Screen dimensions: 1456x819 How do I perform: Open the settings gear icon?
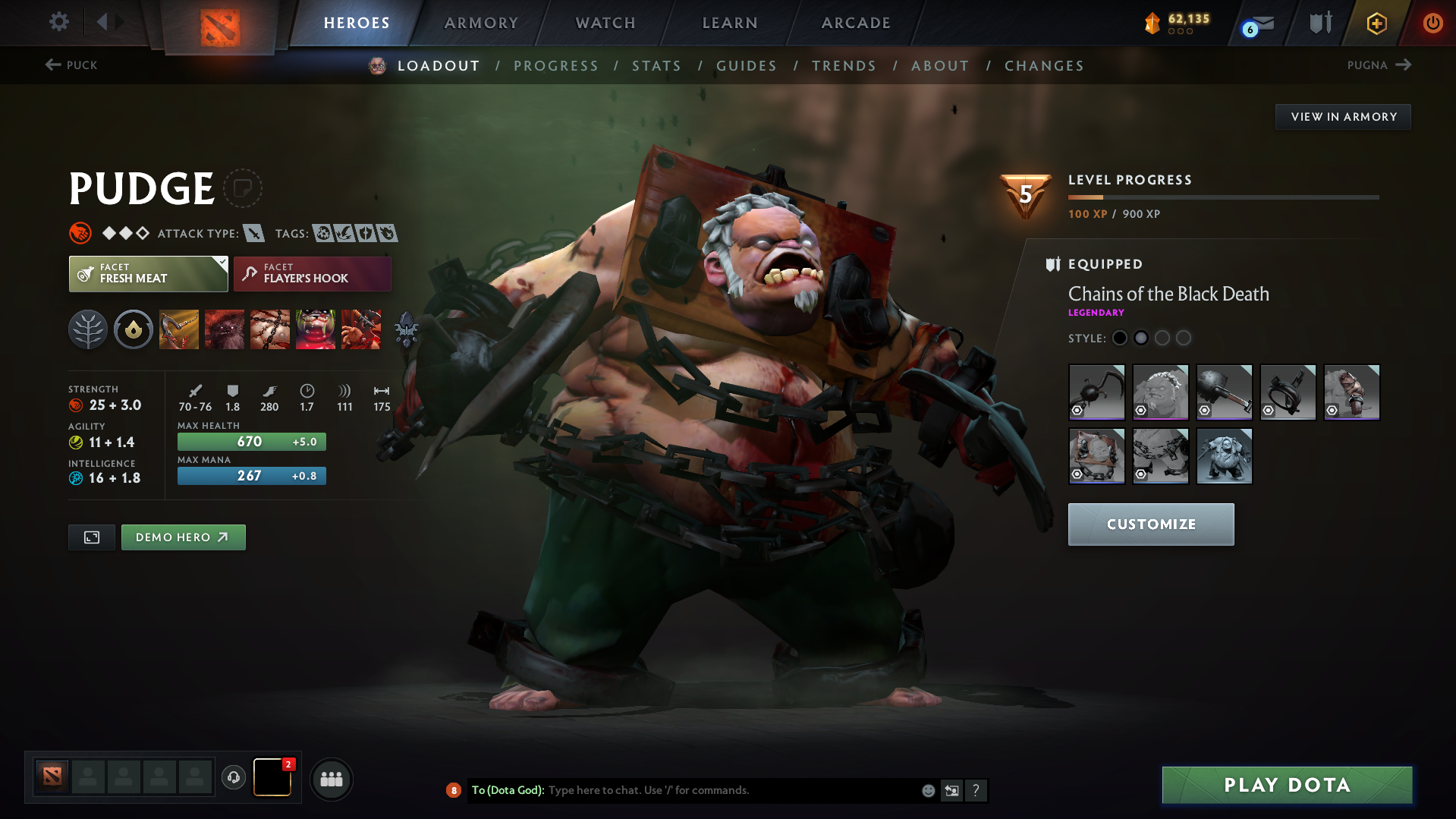tap(58, 22)
